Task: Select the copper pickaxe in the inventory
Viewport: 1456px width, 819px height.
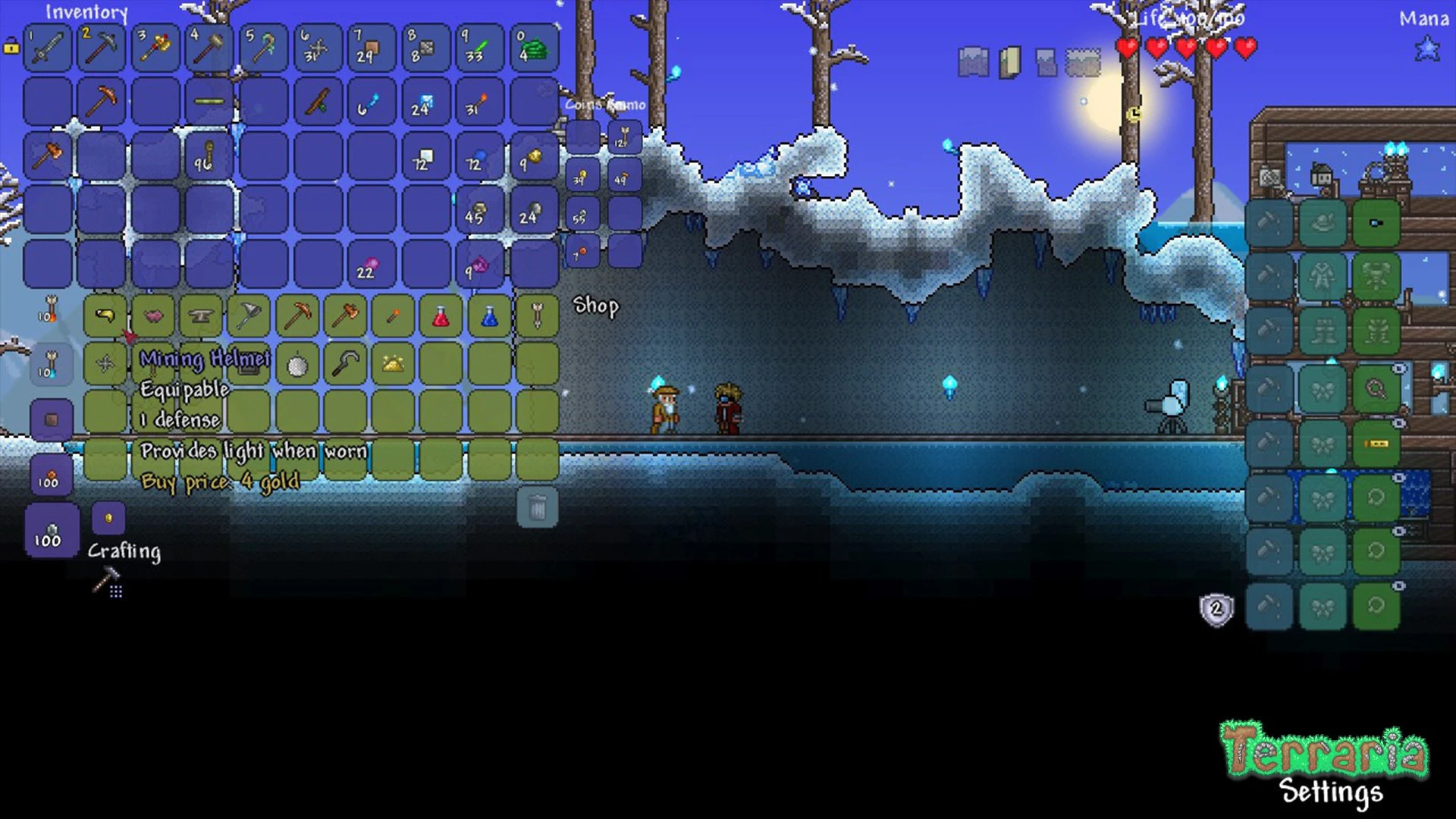Action: click(102, 100)
